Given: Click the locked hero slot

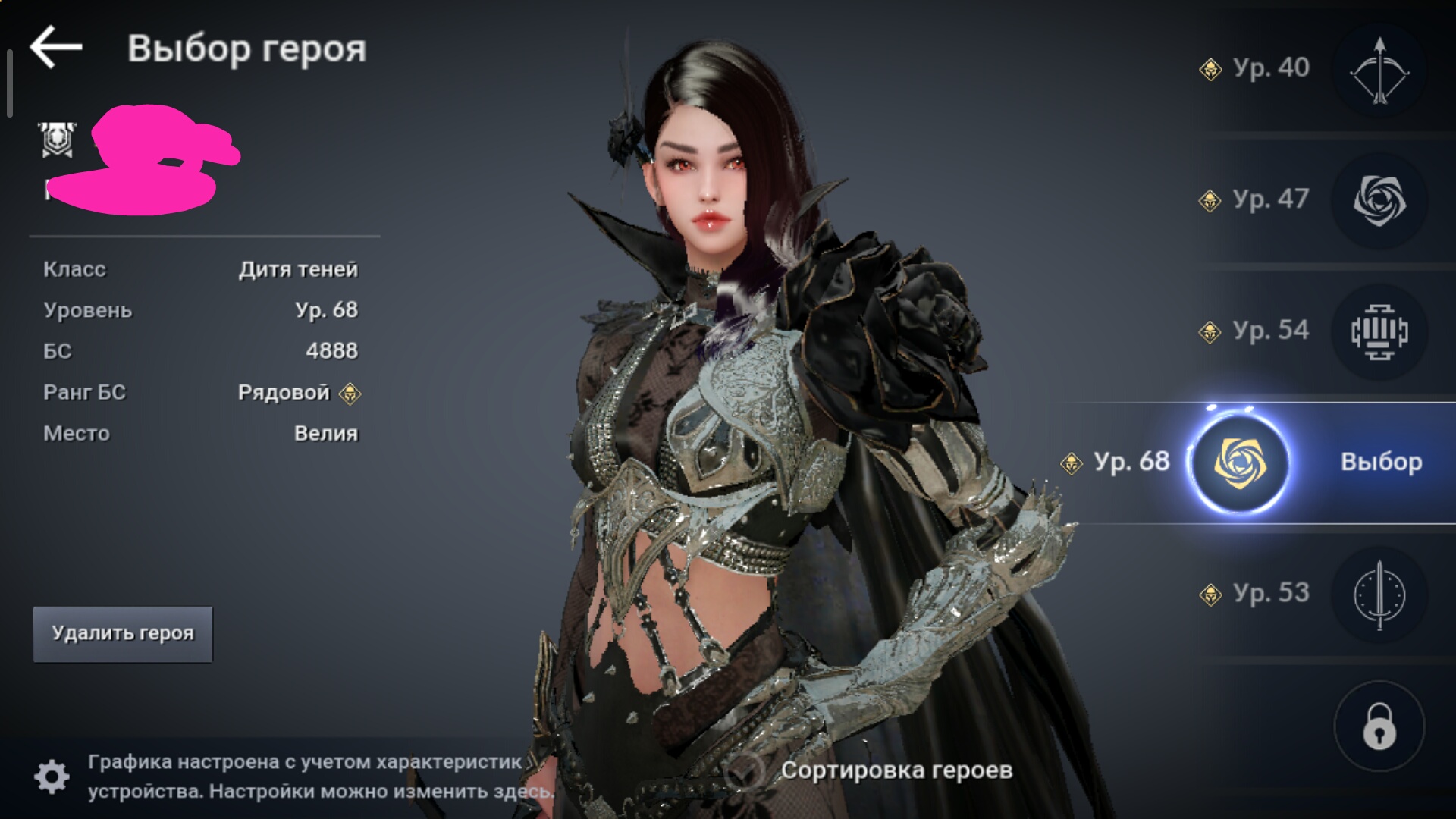Looking at the screenshot, I should coord(1379,726).
